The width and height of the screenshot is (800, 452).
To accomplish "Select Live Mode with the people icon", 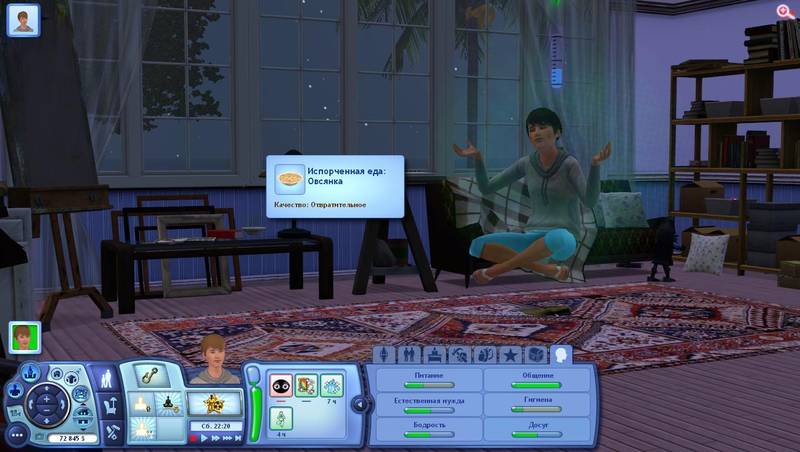I will 107,379.
